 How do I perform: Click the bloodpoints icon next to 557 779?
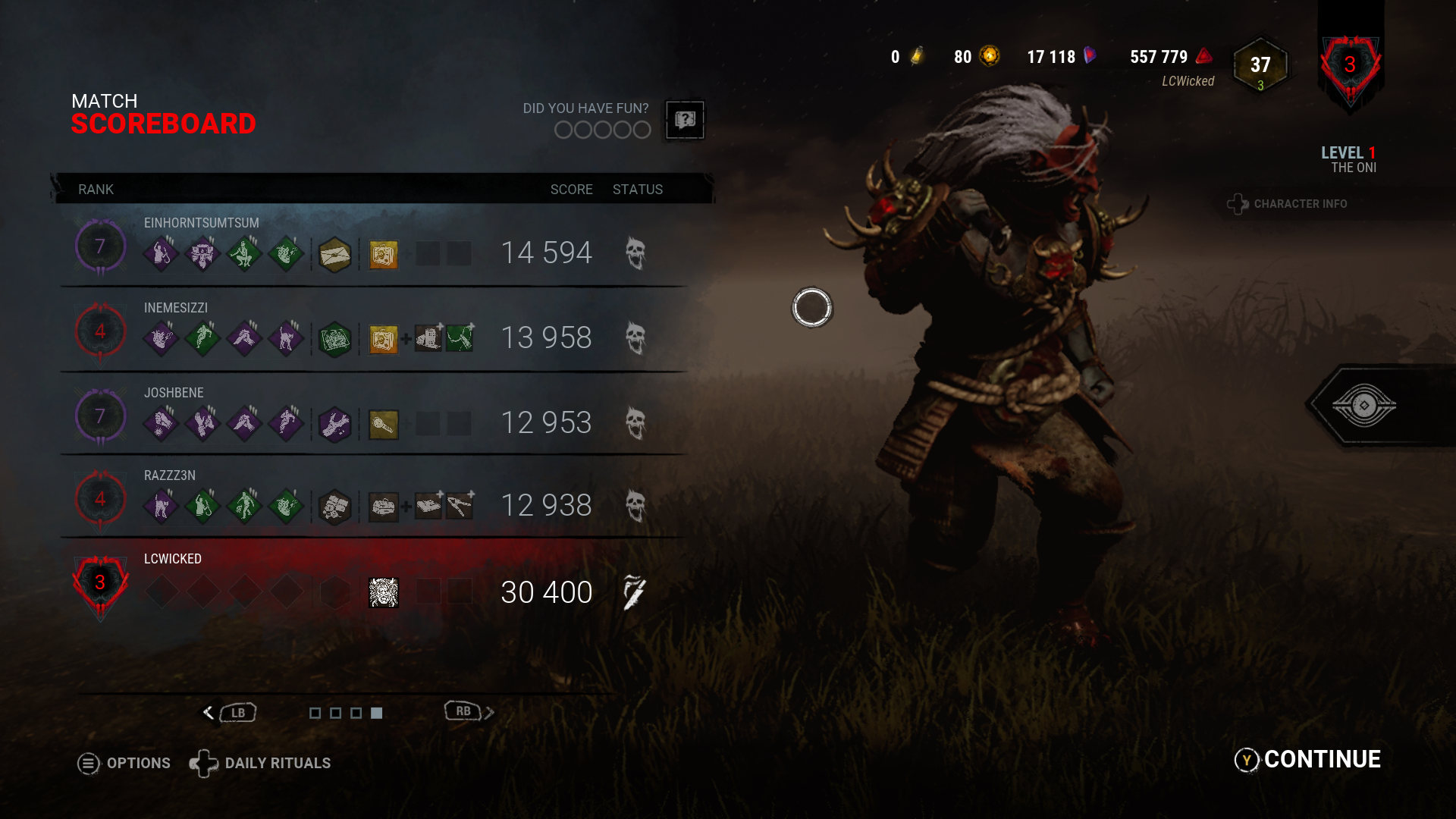[1203, 56]
